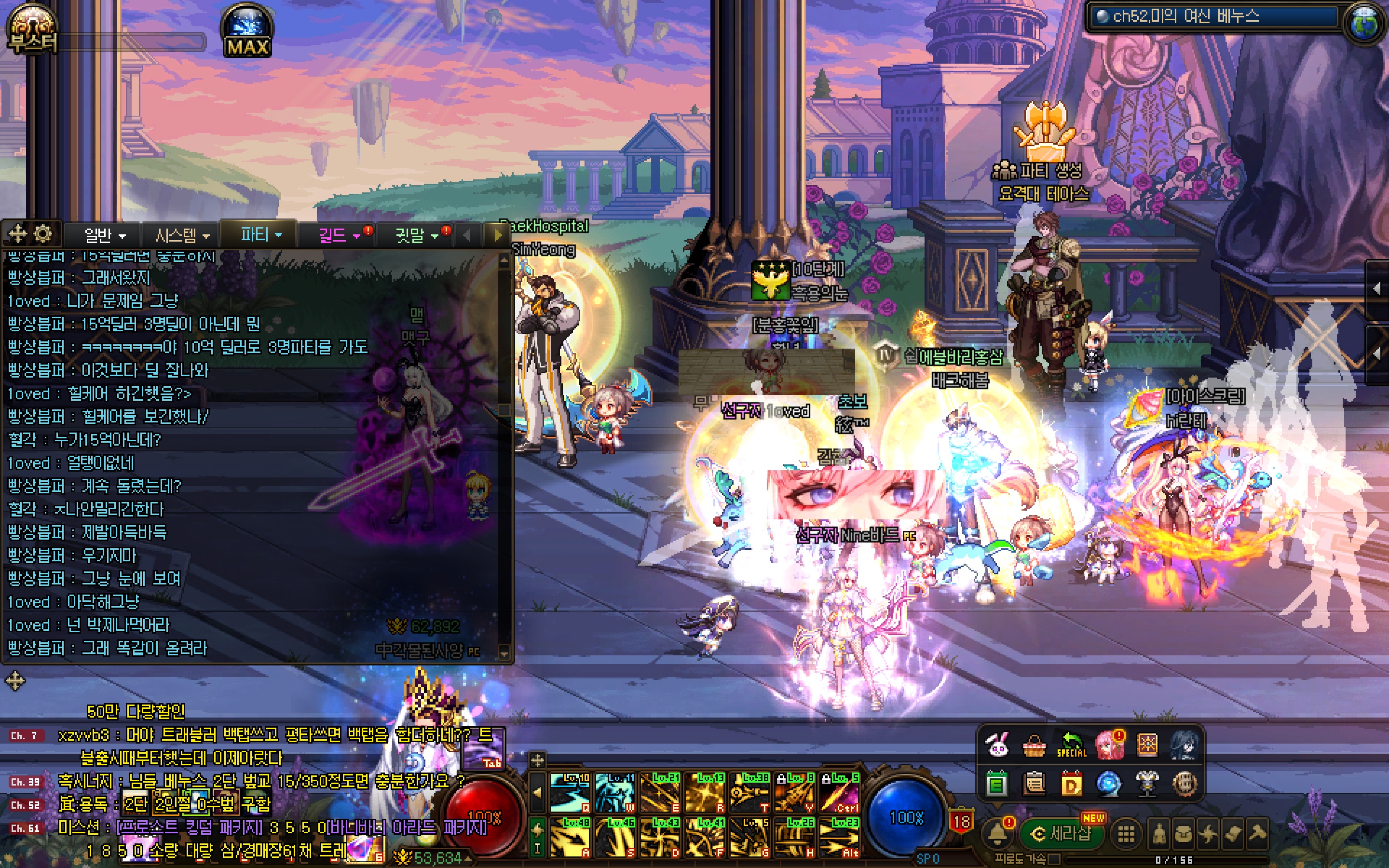This screenshot has width=1389, height=868.
Task: Open the notification bell alerts
Action: tap(997, 833)
